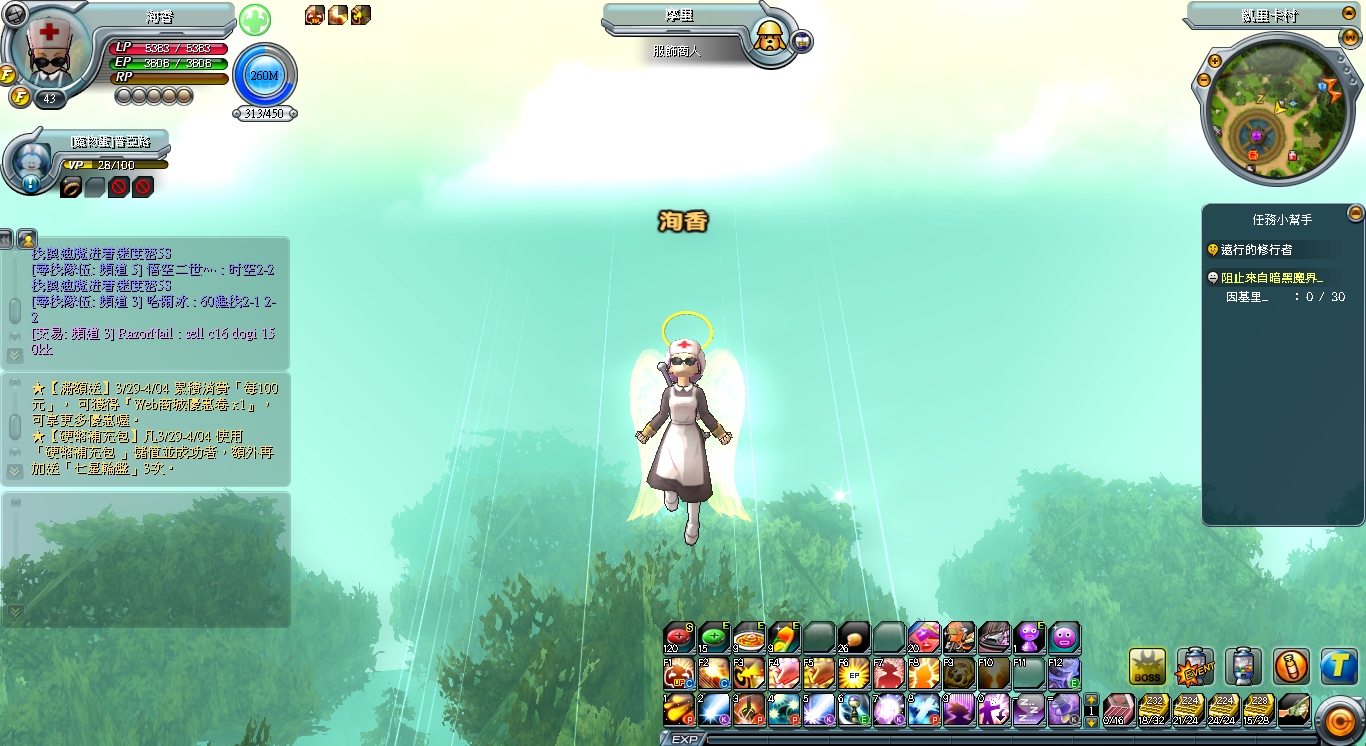The height and width of the screenshot is (746, 1366).
Task: Open the EVENT capsule icon
Action: [x=1195, y=667]
